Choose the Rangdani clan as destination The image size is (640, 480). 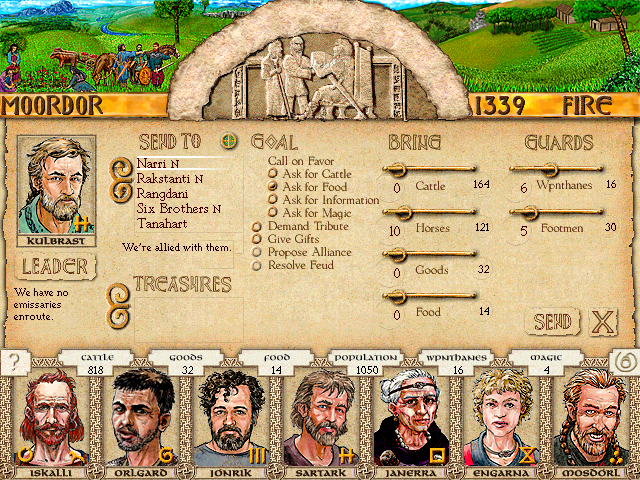point(161,194)
